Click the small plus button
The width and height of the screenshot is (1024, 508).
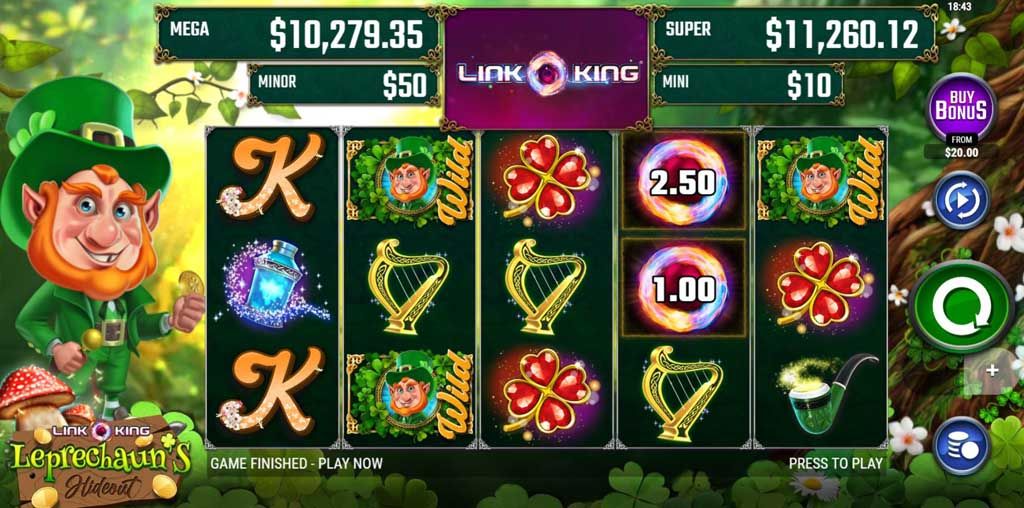click(992, 371)
